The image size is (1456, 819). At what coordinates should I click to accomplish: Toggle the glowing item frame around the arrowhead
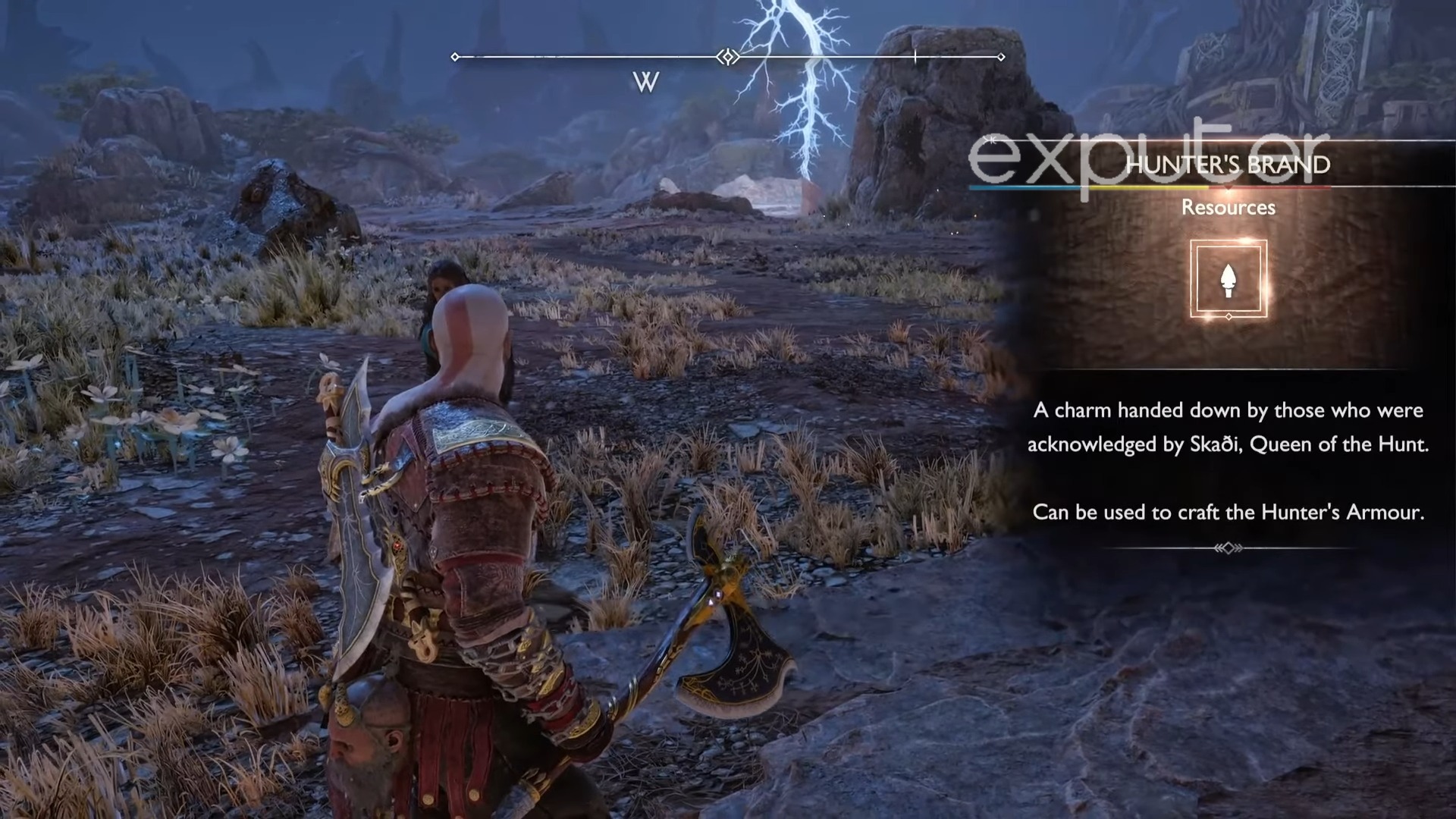point(1228,281)
